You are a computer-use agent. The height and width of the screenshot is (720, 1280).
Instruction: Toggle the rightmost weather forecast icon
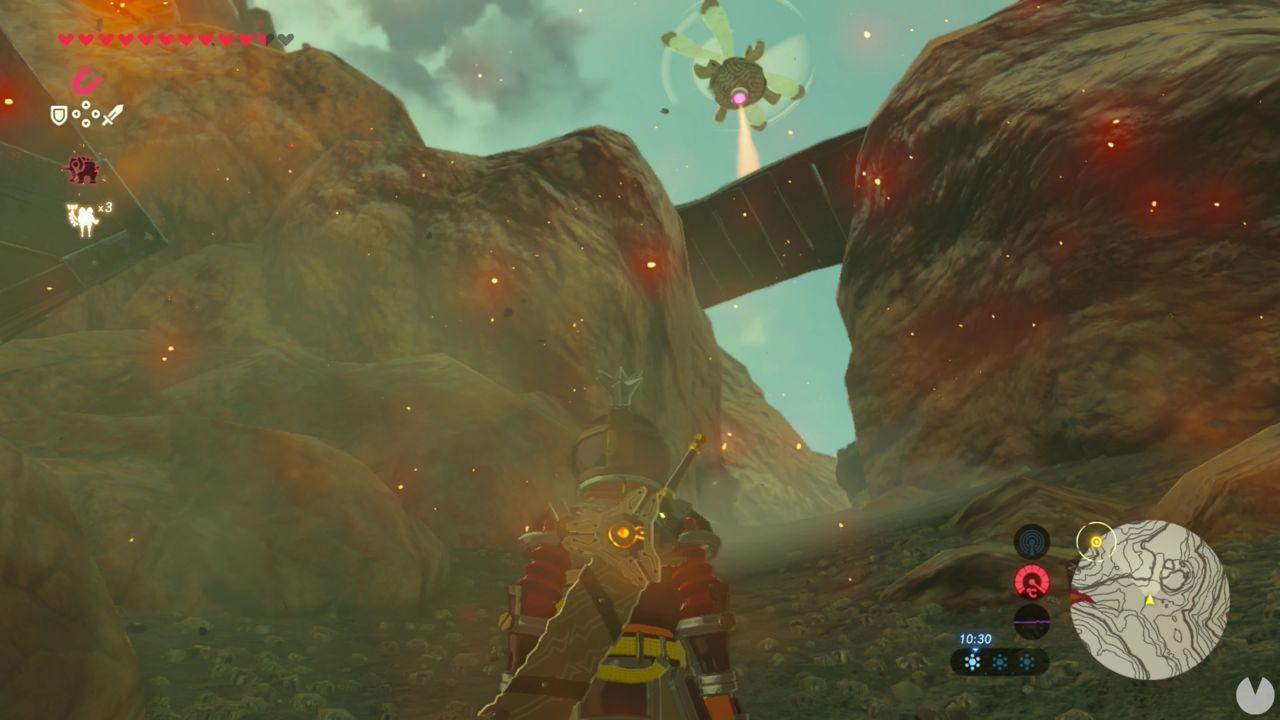tap(1027, 662)
